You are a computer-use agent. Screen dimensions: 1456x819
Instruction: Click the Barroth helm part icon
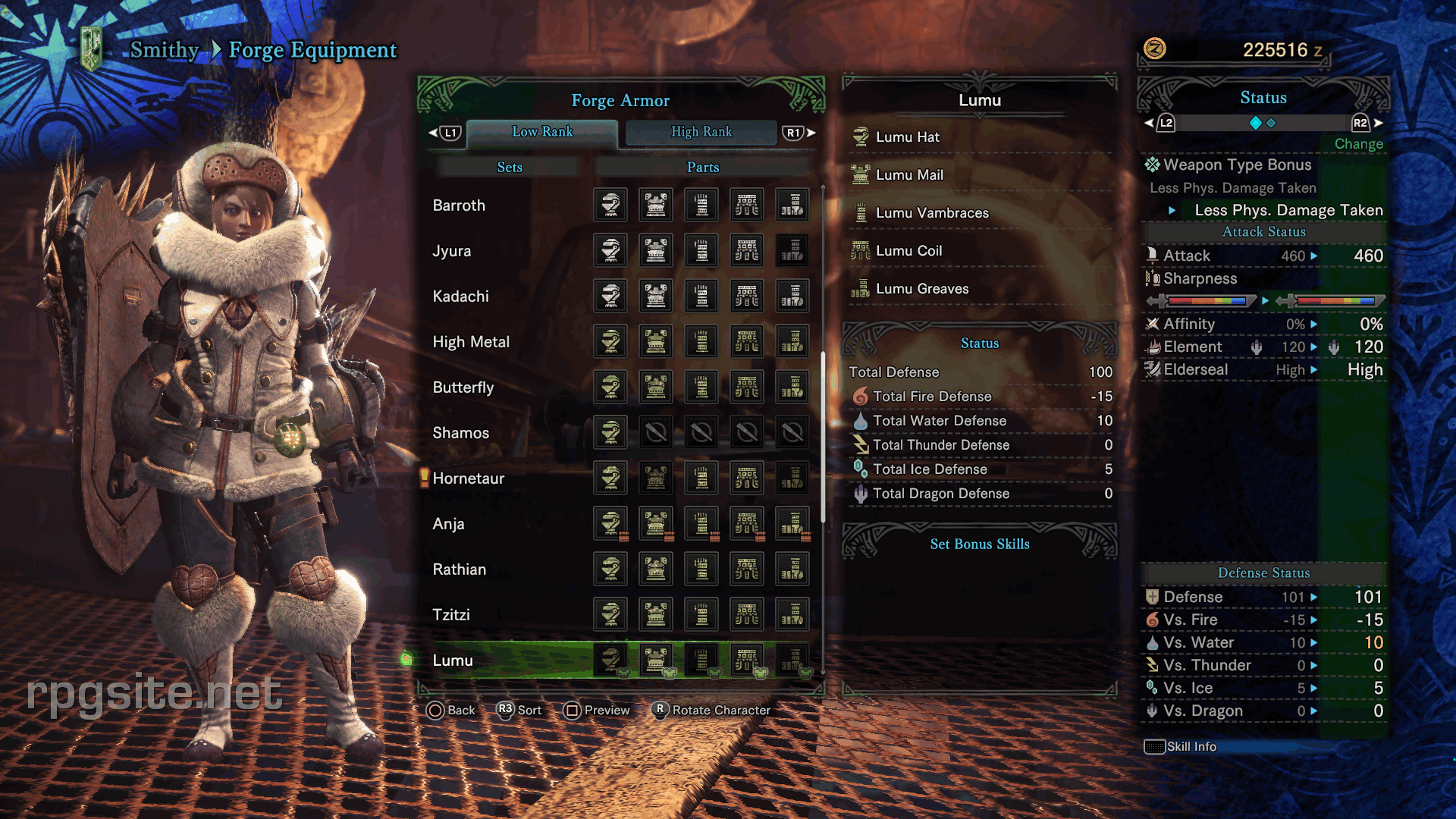coord(610,206)
